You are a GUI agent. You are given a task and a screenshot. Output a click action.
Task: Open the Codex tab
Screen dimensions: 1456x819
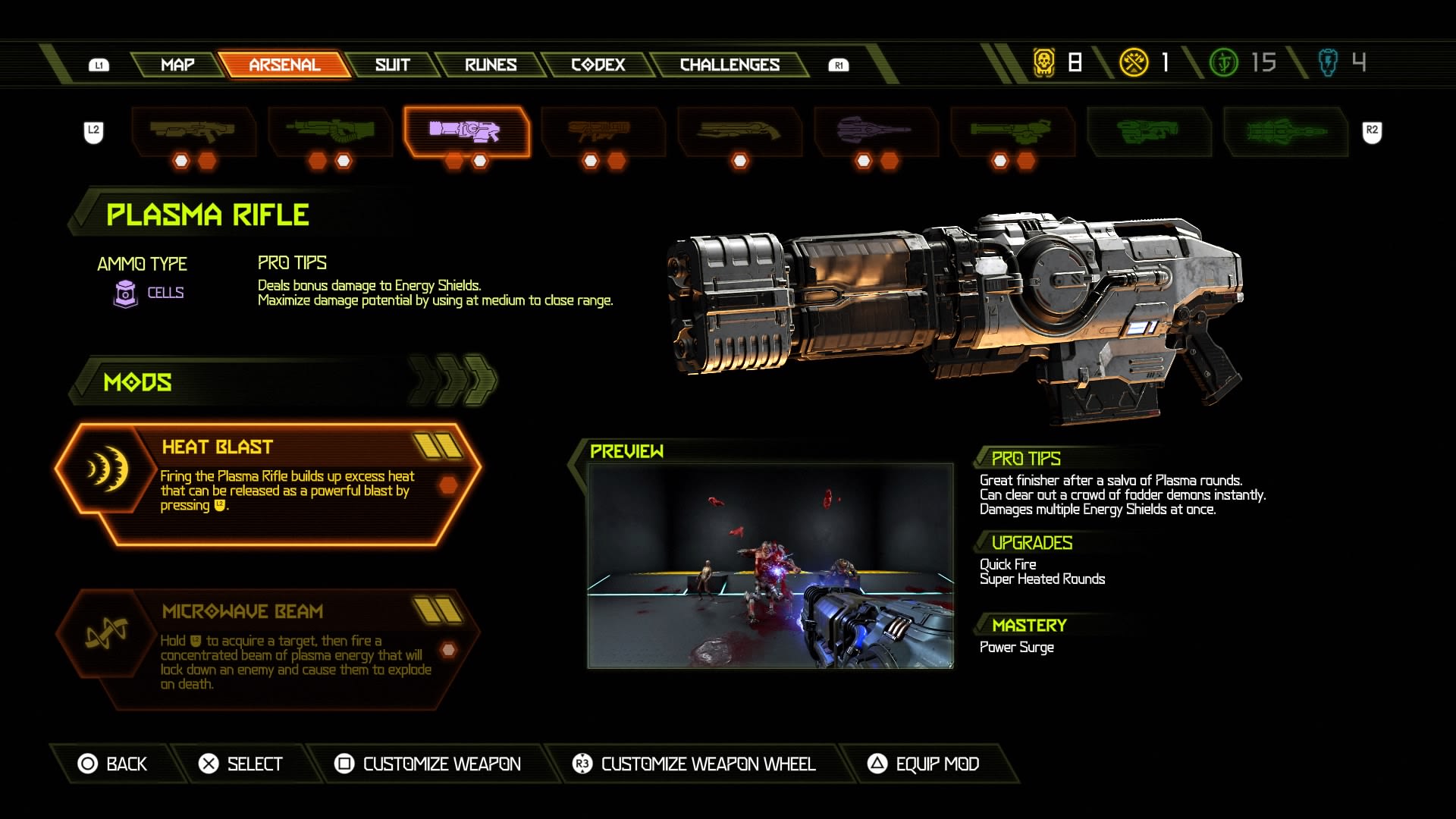[598, 65]
